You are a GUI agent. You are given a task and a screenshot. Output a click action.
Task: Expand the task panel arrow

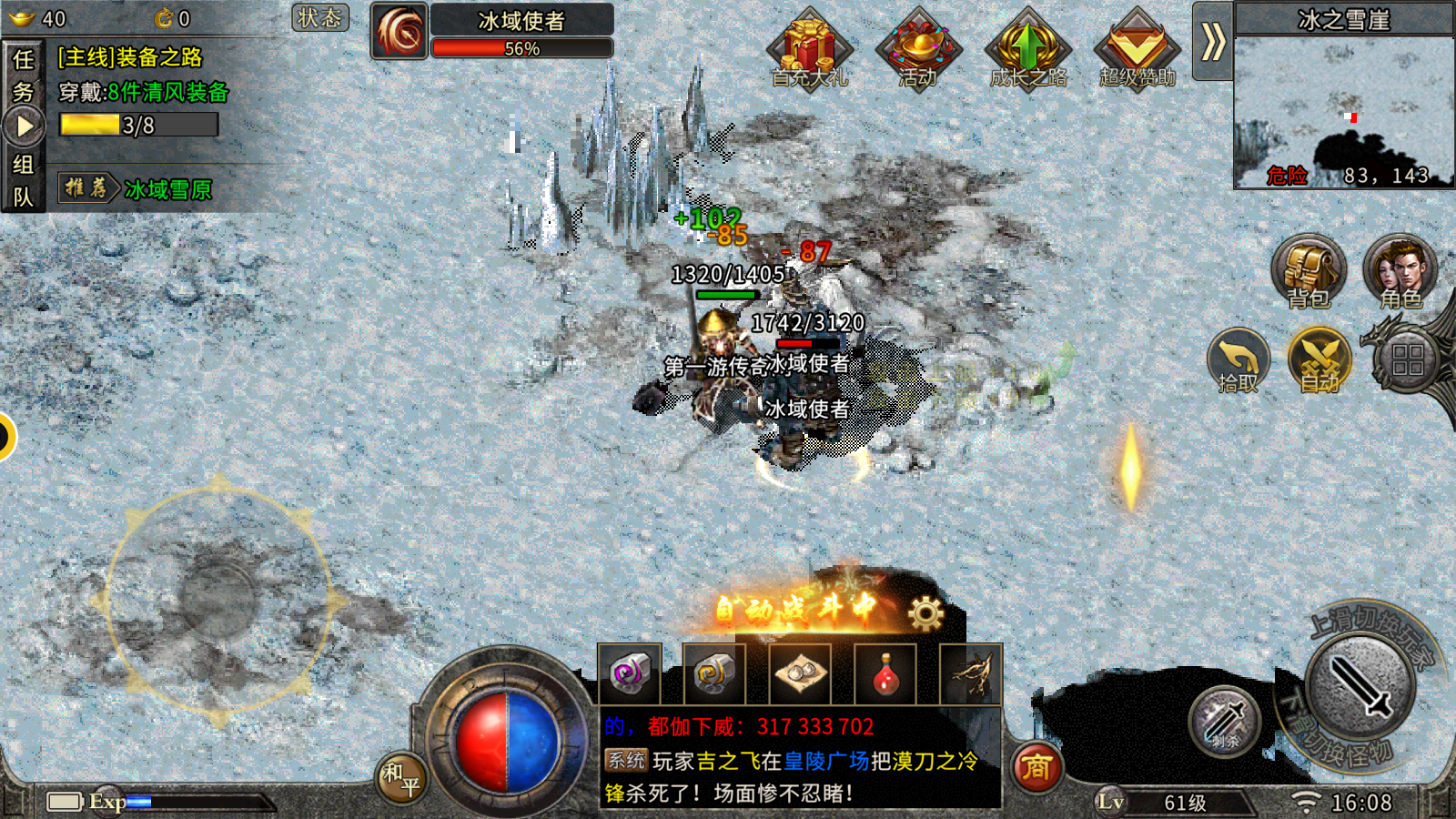[25, 126]
